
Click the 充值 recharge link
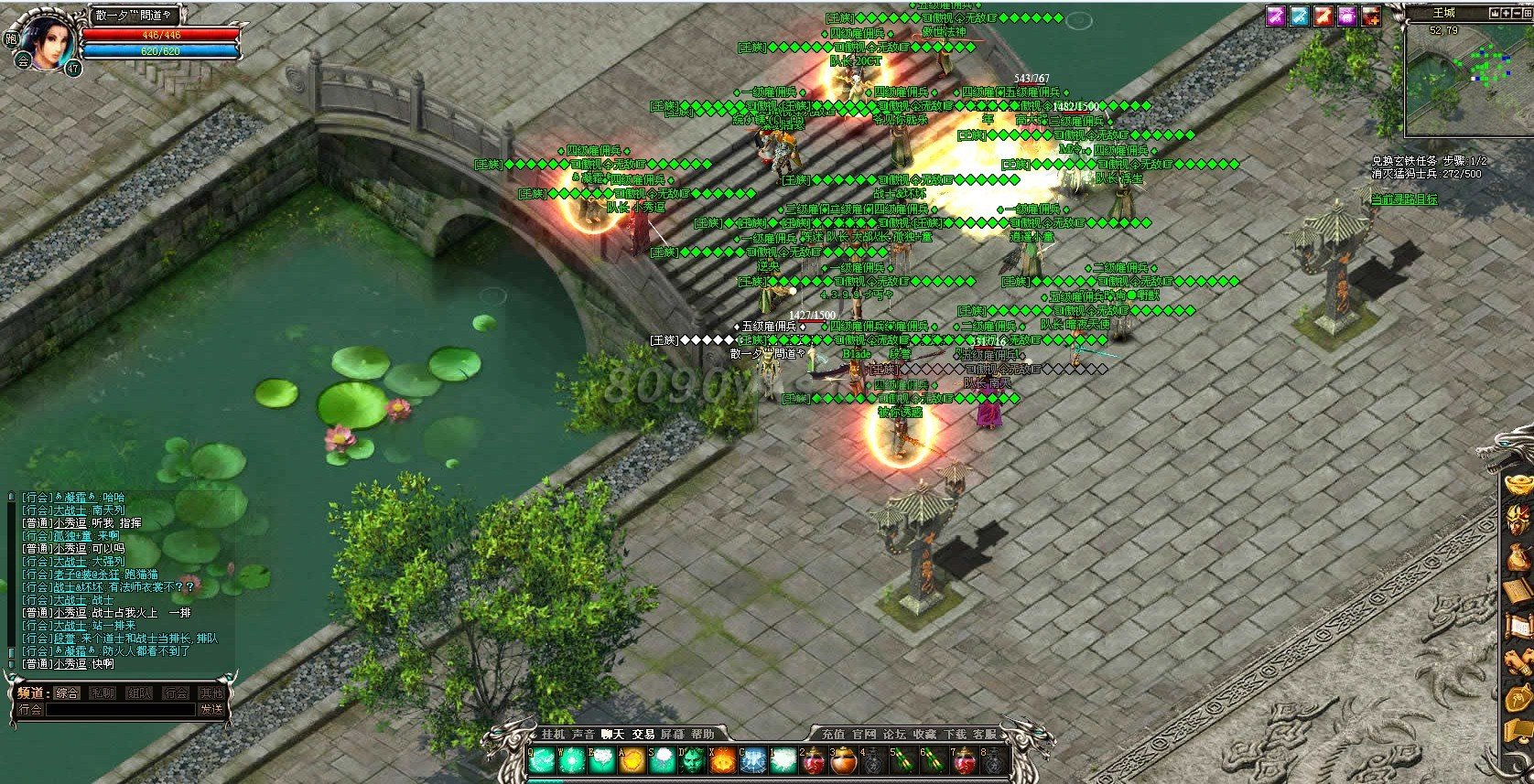tap(833, 734)
